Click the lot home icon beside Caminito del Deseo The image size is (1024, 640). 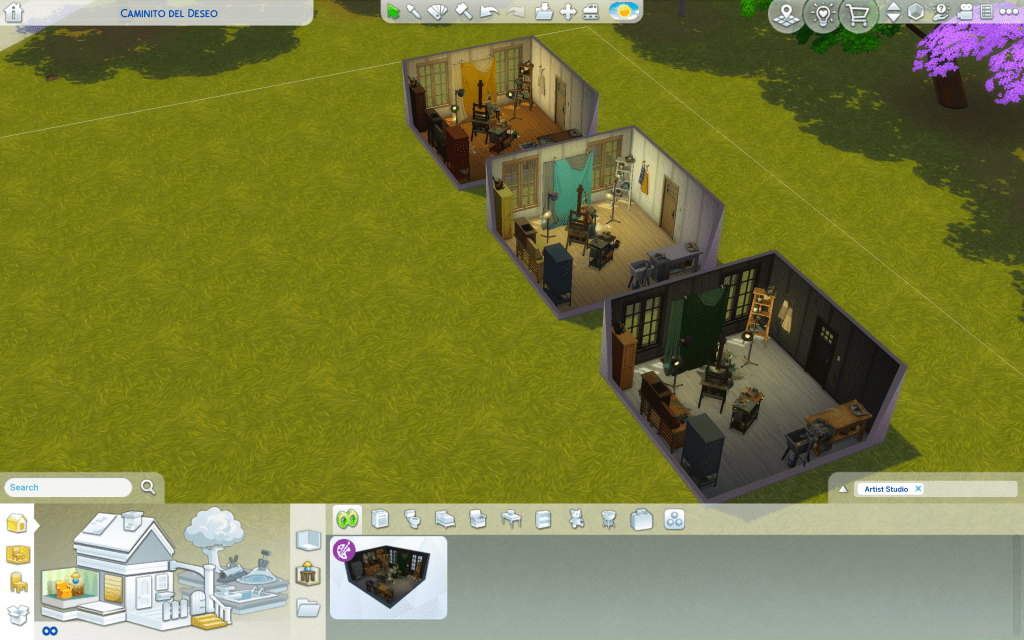pos(14,13)
